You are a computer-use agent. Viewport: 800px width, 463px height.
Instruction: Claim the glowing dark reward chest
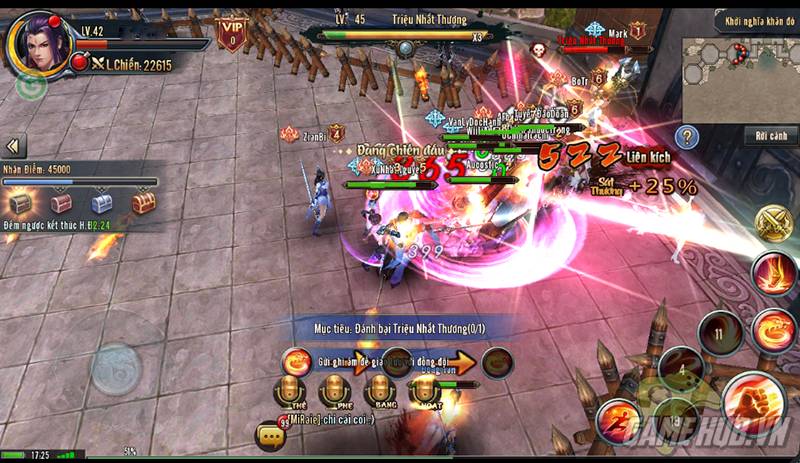click(x=21, y=203)
